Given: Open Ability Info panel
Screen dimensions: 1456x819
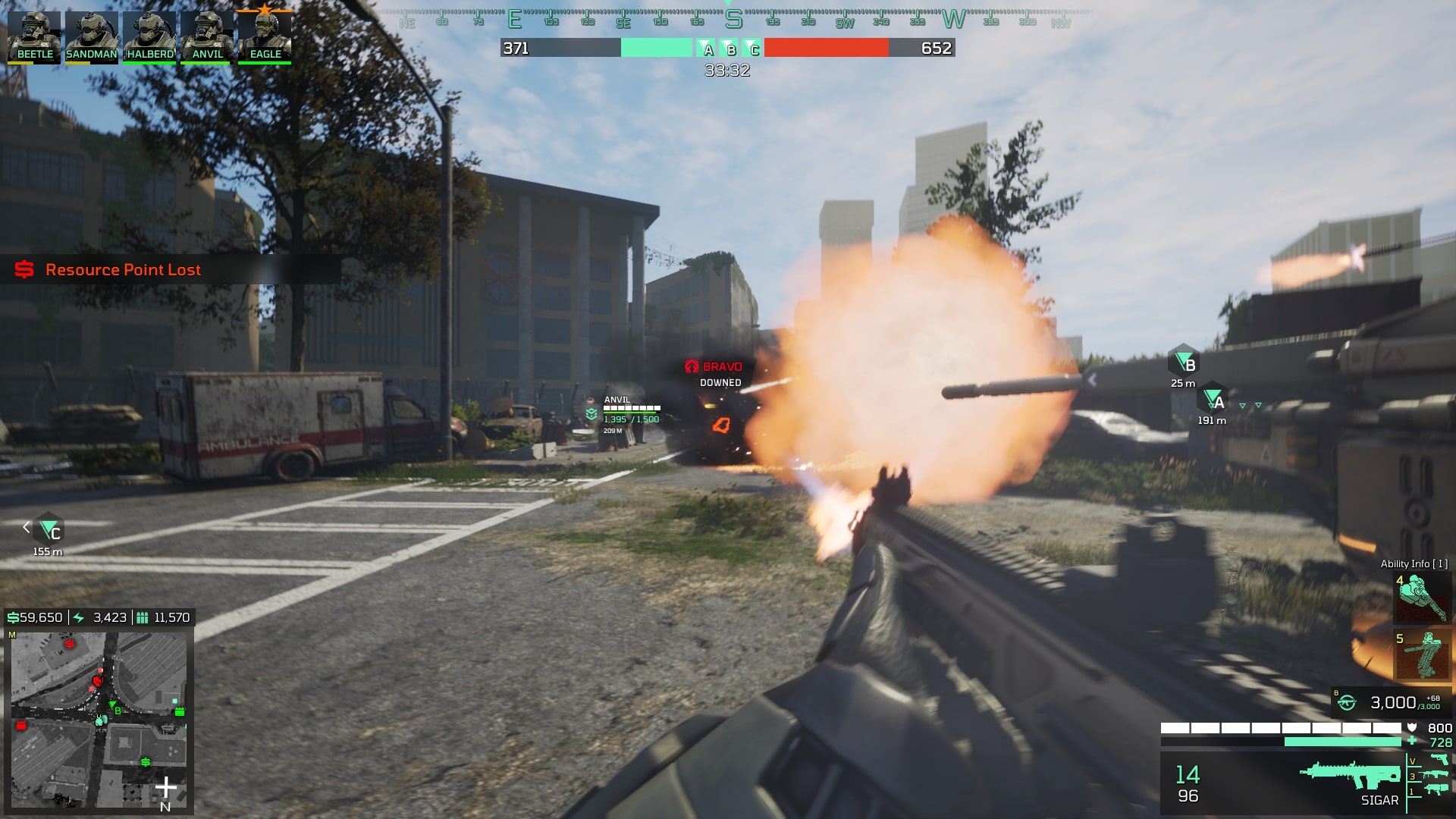Looking at the screenshot, I should (x=1415, y=563).
